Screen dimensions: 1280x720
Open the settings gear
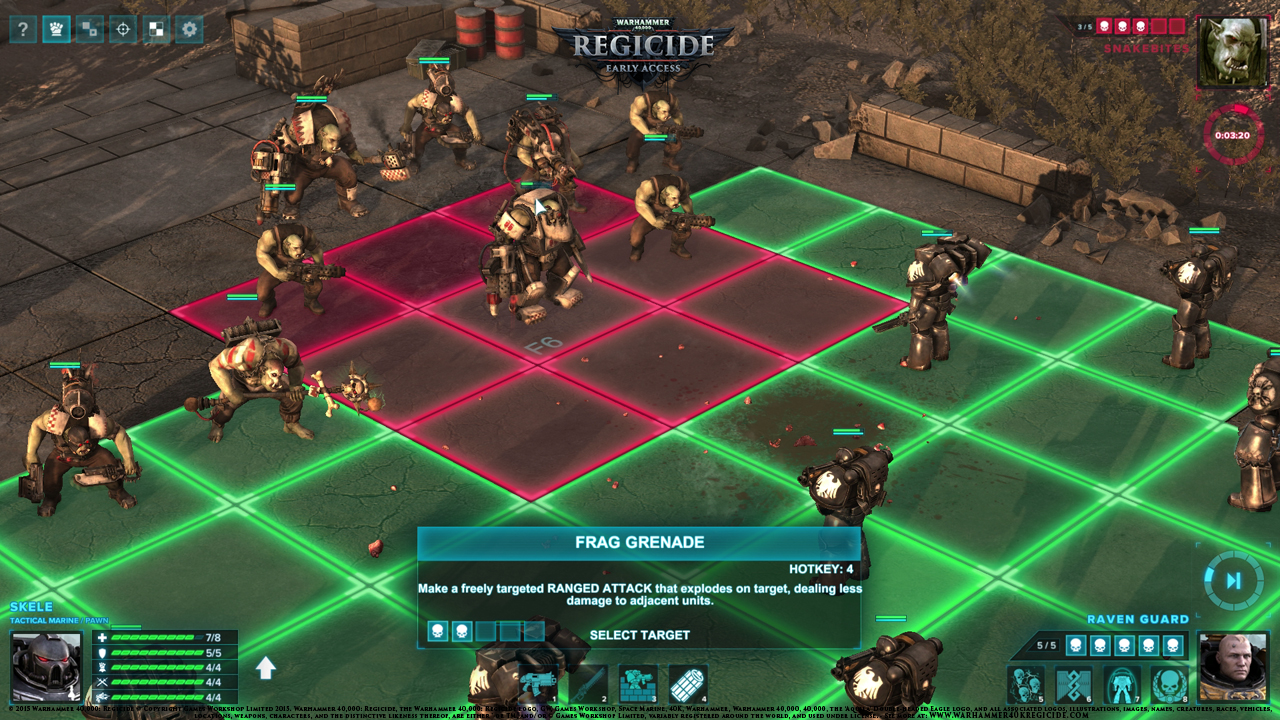pos(189,29)
